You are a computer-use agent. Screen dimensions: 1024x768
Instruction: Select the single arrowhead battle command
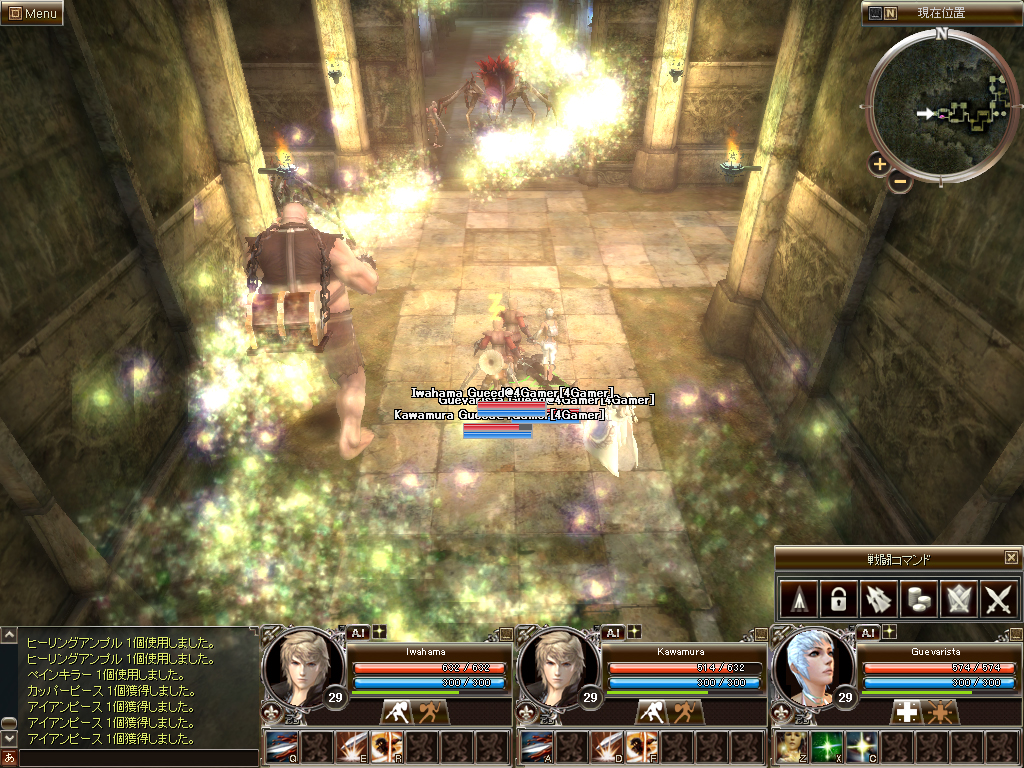coord(797,599)
